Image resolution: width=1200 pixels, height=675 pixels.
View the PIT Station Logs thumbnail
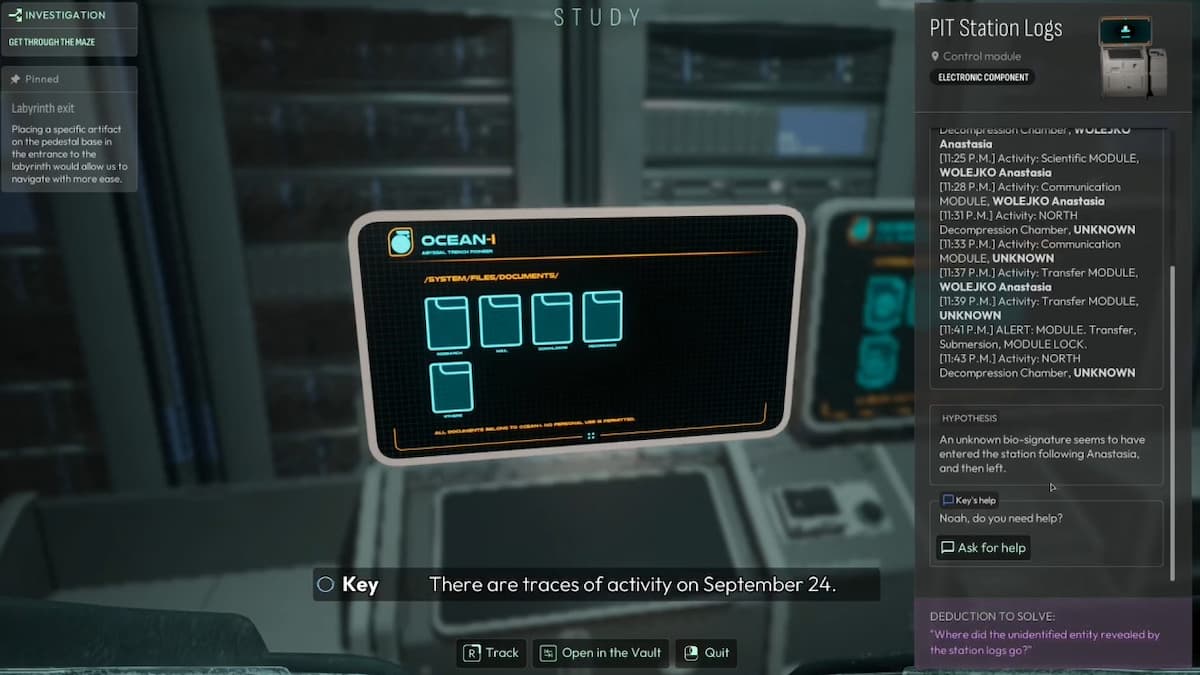(x=1131, y=57)
